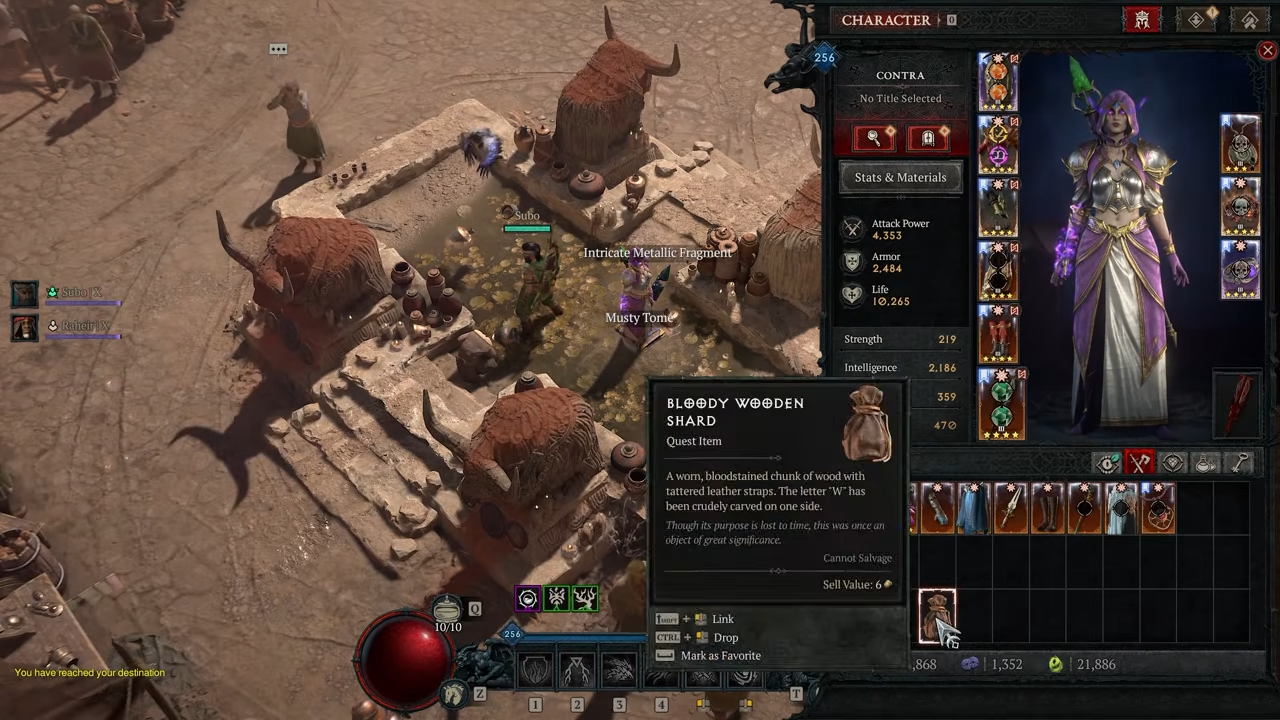1280x720 pixels.
Task: Switch to the socketables gem inventory tab
Action: tap(1174, 462)
